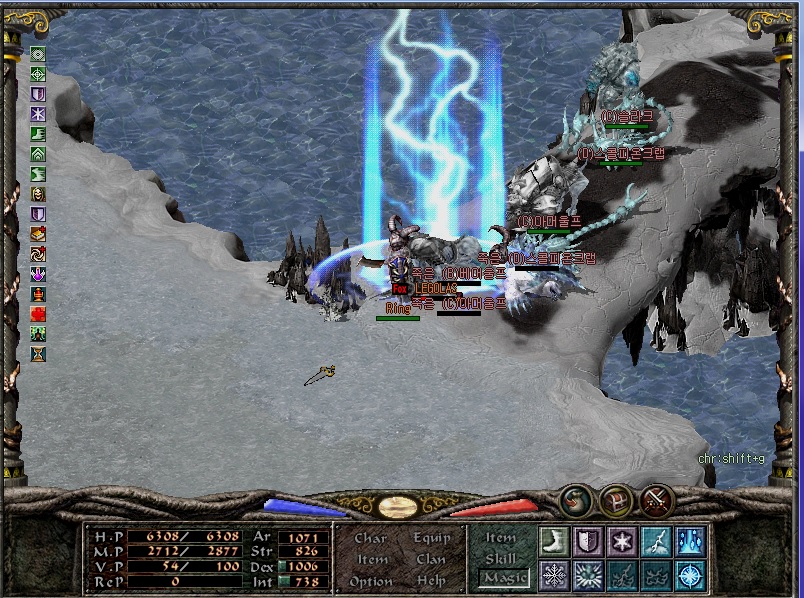Image resolution: width=804 pixels, height=598 pixels.
Task: Switch to the Skill tab
Action: (501, 558)
